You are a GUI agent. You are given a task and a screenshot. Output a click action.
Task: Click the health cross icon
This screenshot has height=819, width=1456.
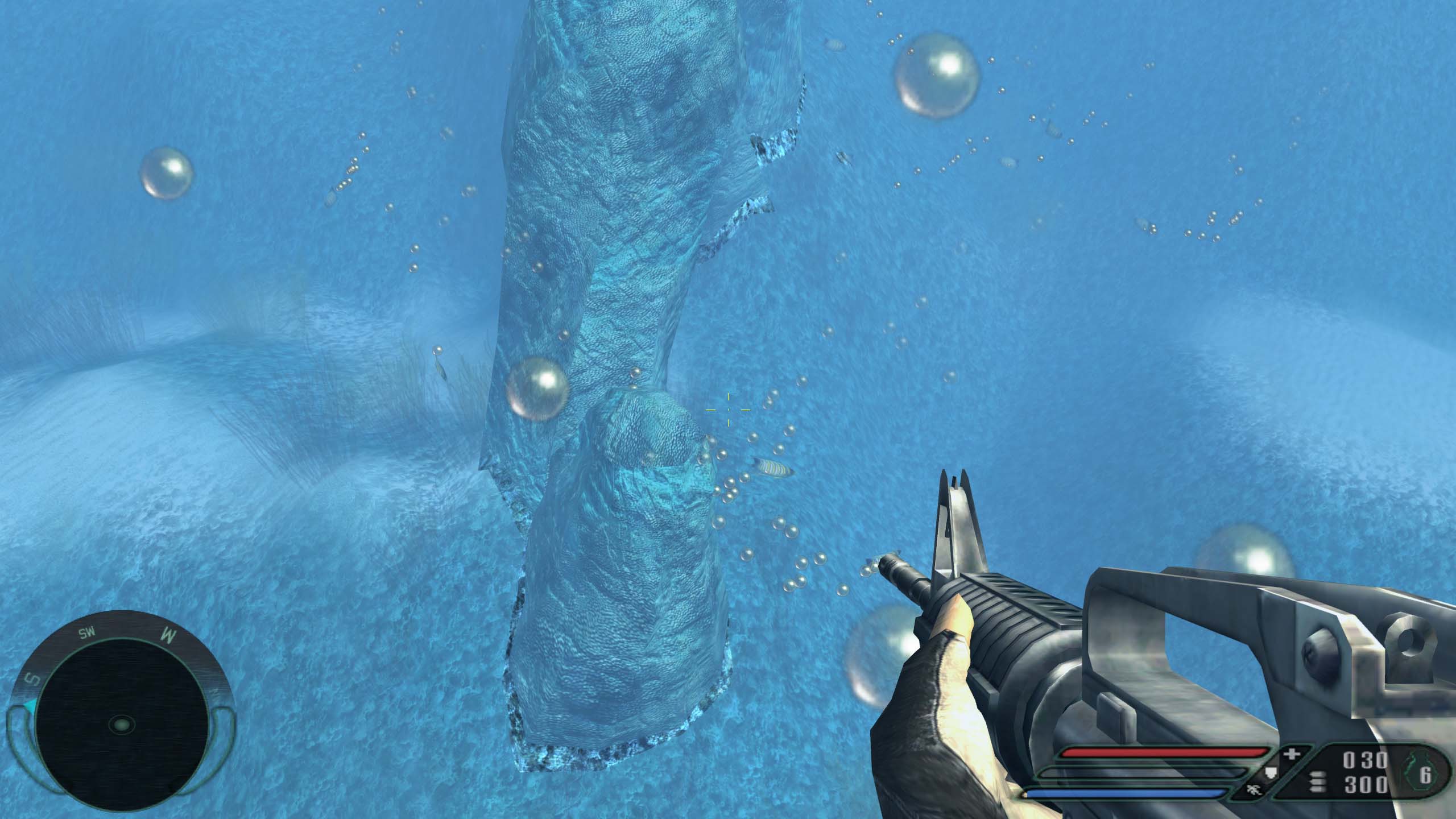point(1292,755)
